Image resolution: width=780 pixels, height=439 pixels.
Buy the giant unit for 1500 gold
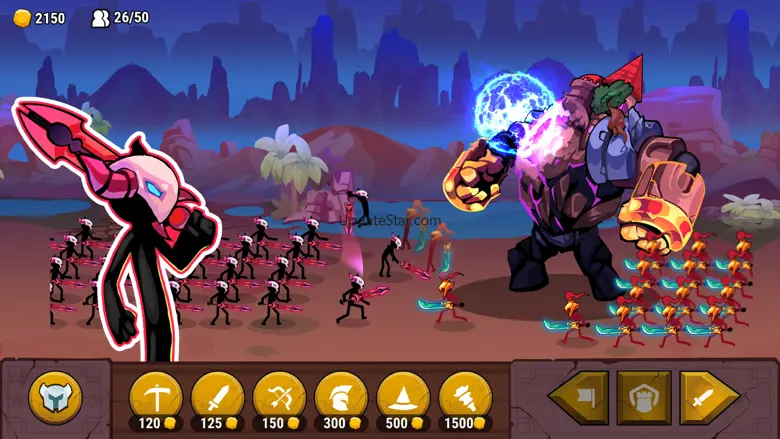click(466, 398)
